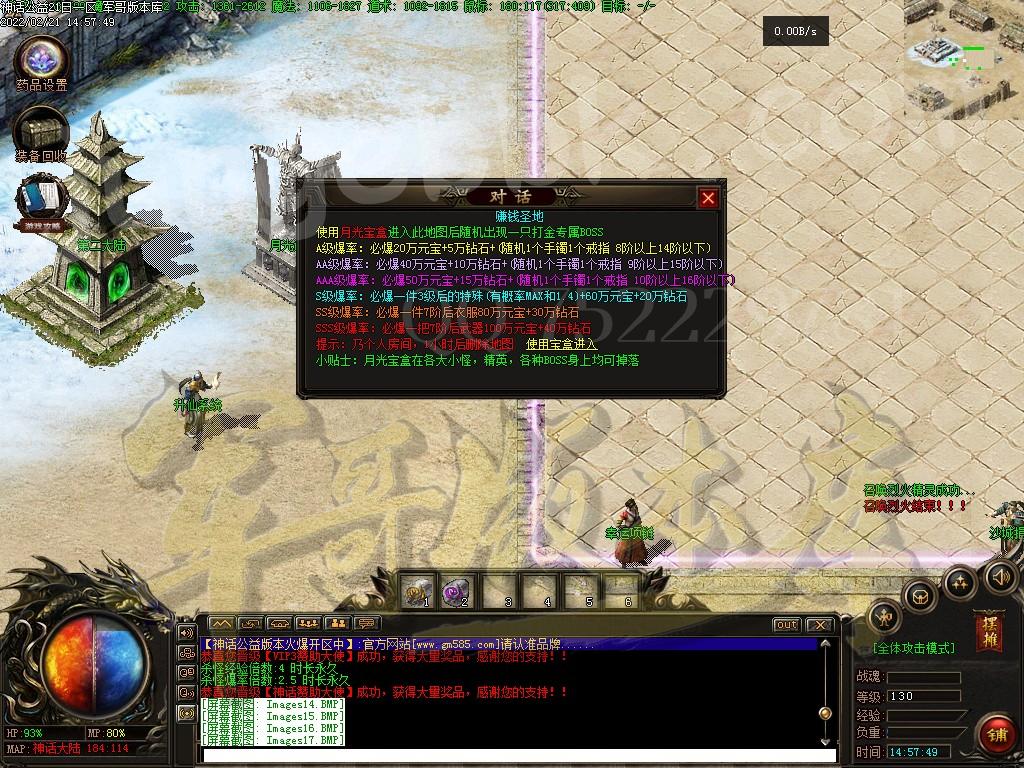Open the character figure round button
This screenshot has height=768, width=1024.
(x=885, y=618)
